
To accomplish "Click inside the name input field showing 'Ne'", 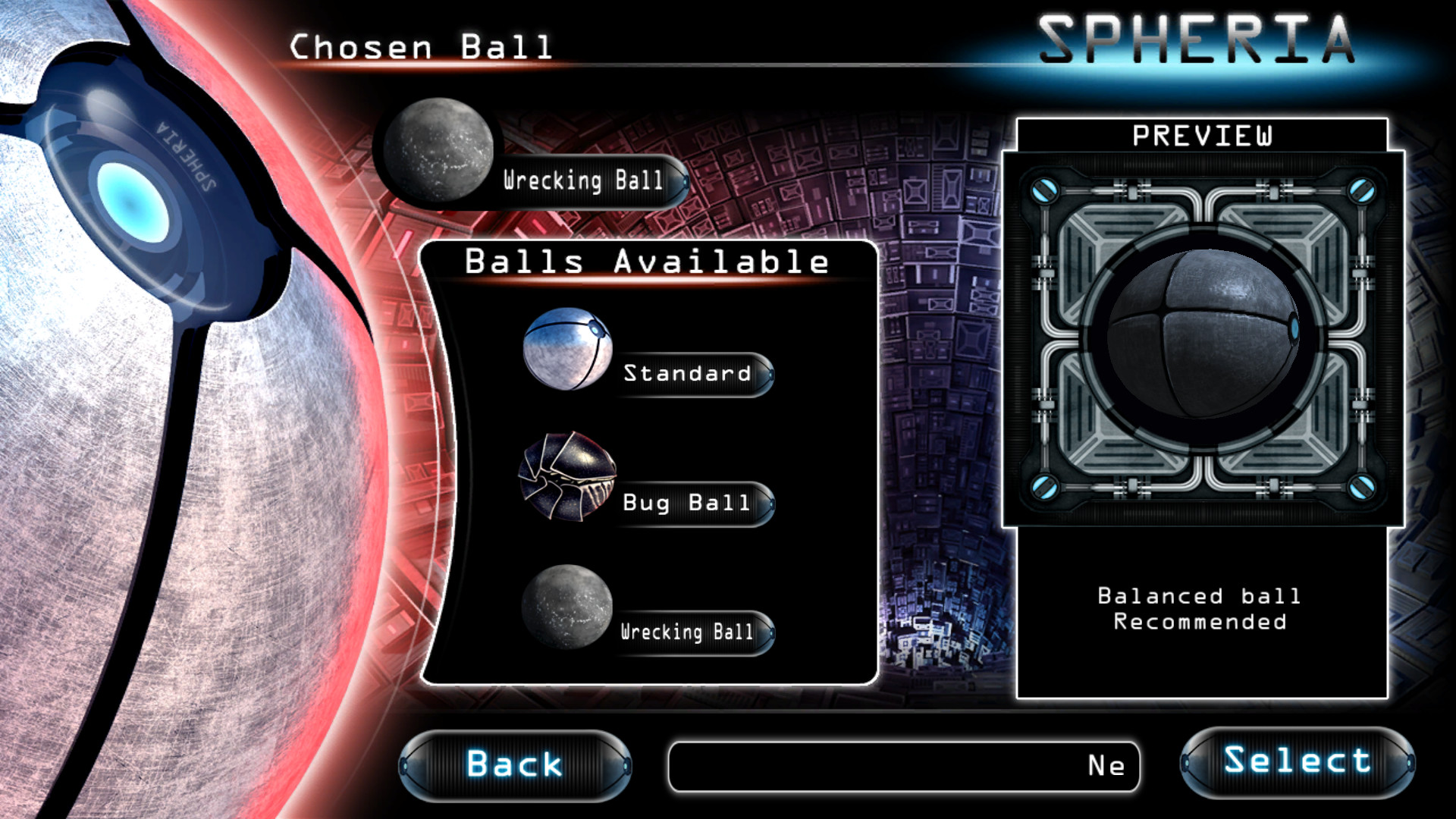I will tap(902, 767).
